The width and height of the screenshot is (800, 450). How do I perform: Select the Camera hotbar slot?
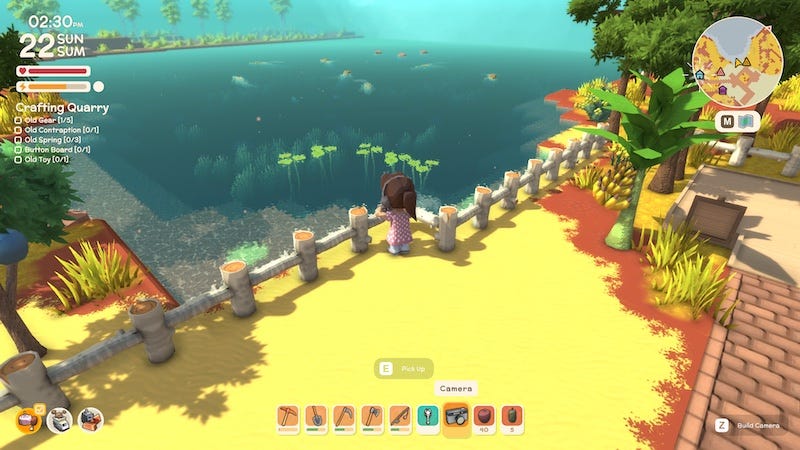click(456, 415)
